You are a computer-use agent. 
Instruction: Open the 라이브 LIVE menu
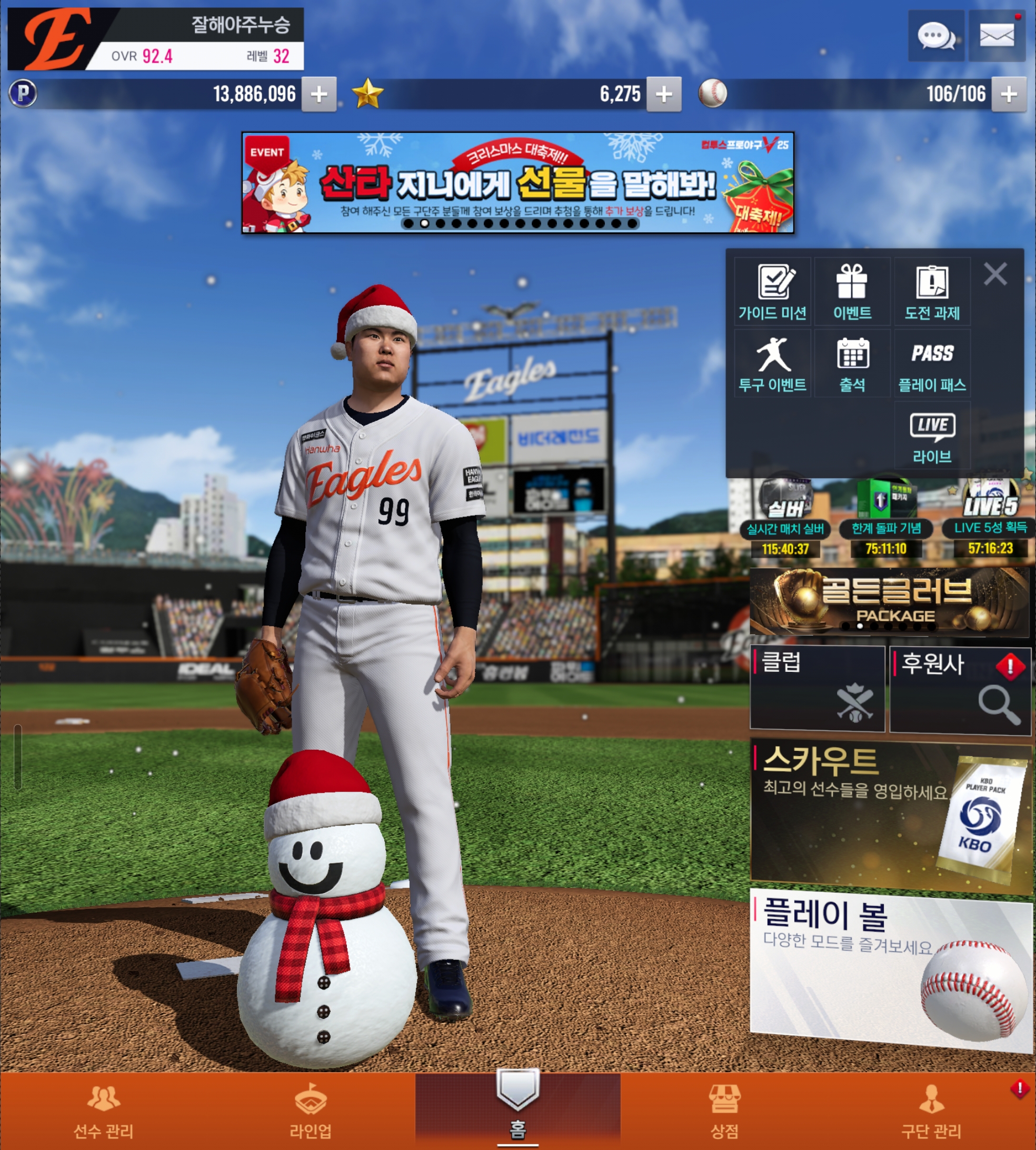coord(932,437)
